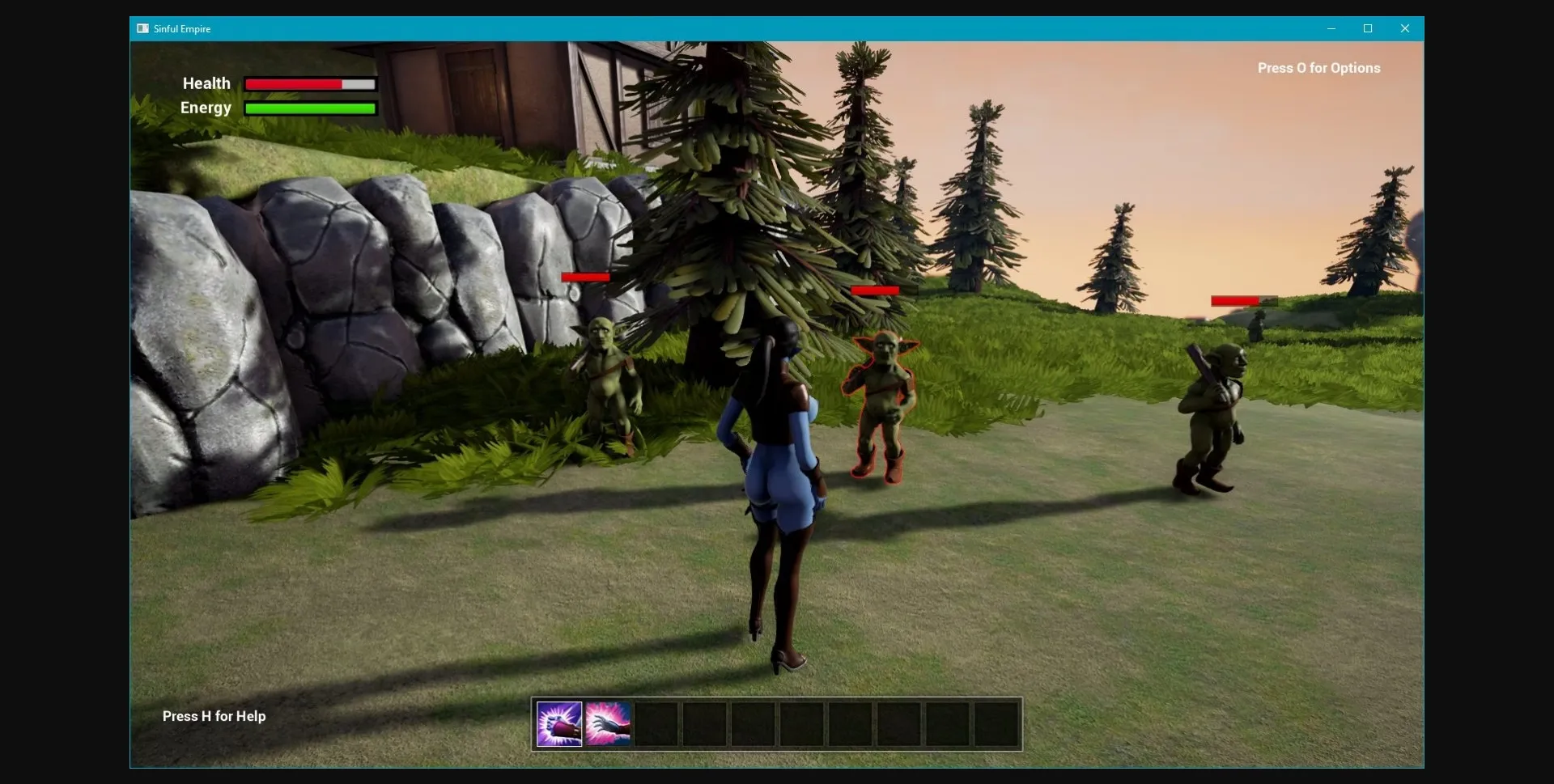
Task: Select the pink open-hand ability in the hotbar
Action: pos(608,724)
